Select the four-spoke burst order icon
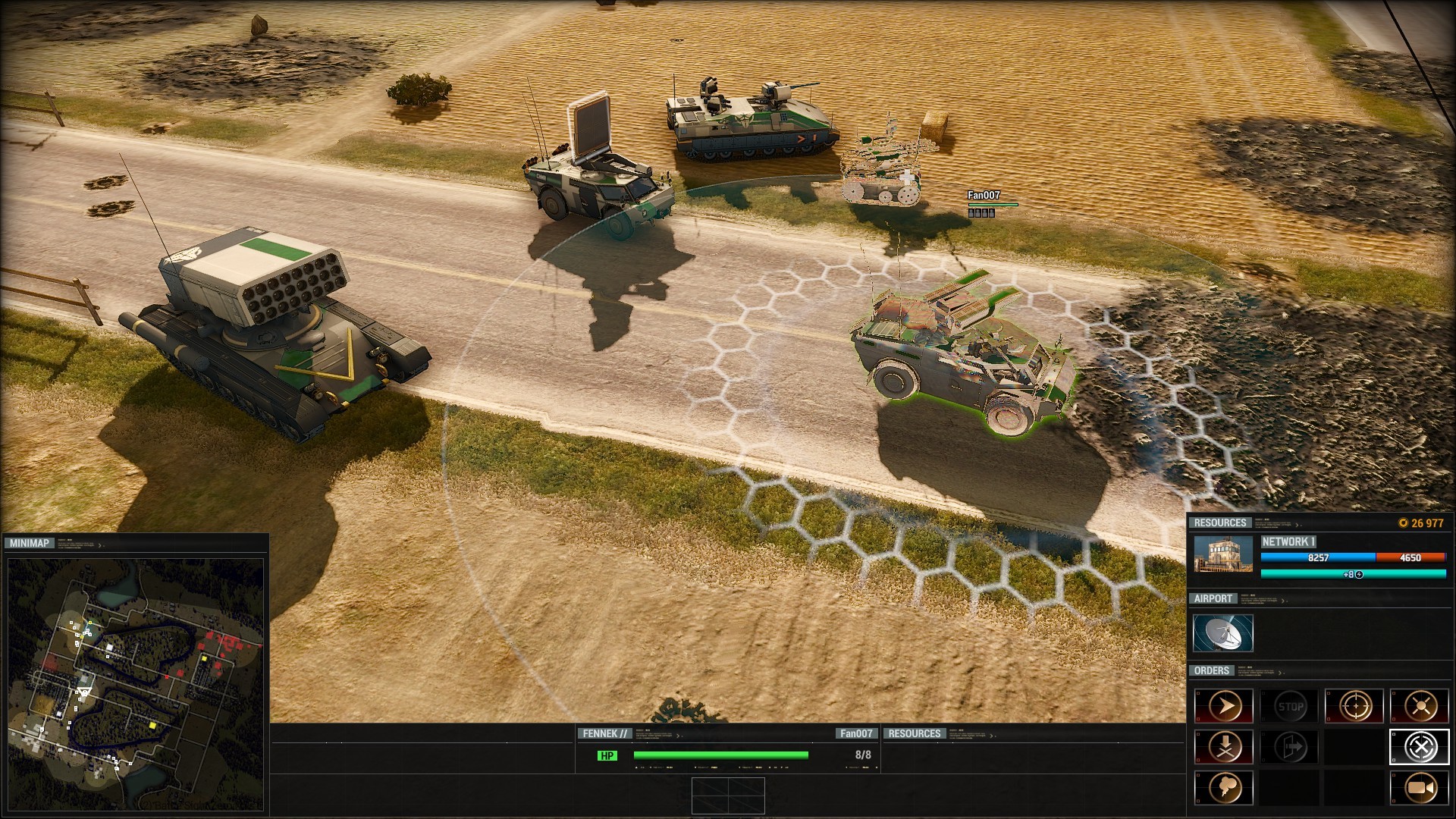The width and height of the screenshot is (1456, 819). (x=1420, y=707)
